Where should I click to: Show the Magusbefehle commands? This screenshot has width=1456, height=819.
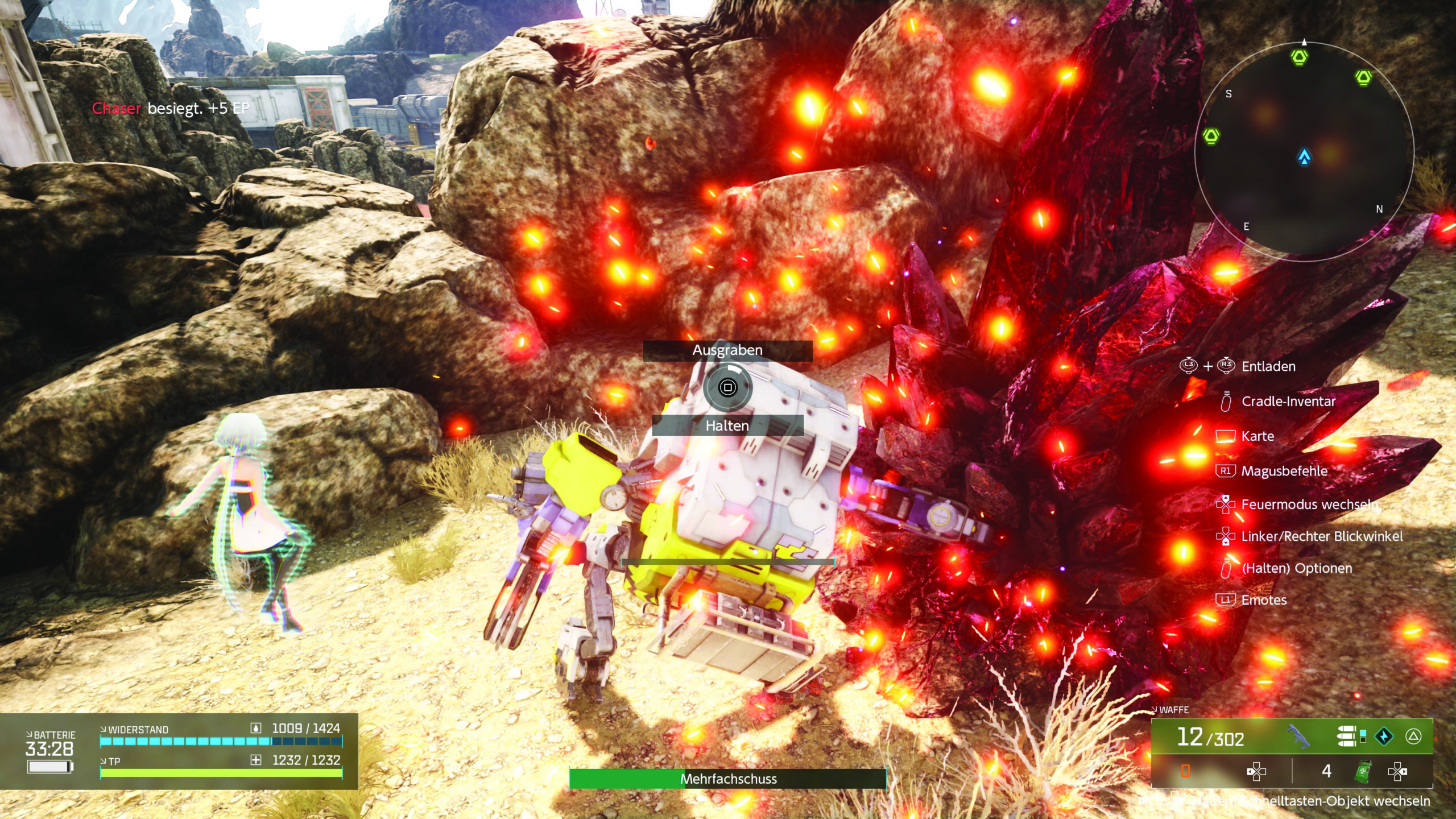pos(1284,471)
